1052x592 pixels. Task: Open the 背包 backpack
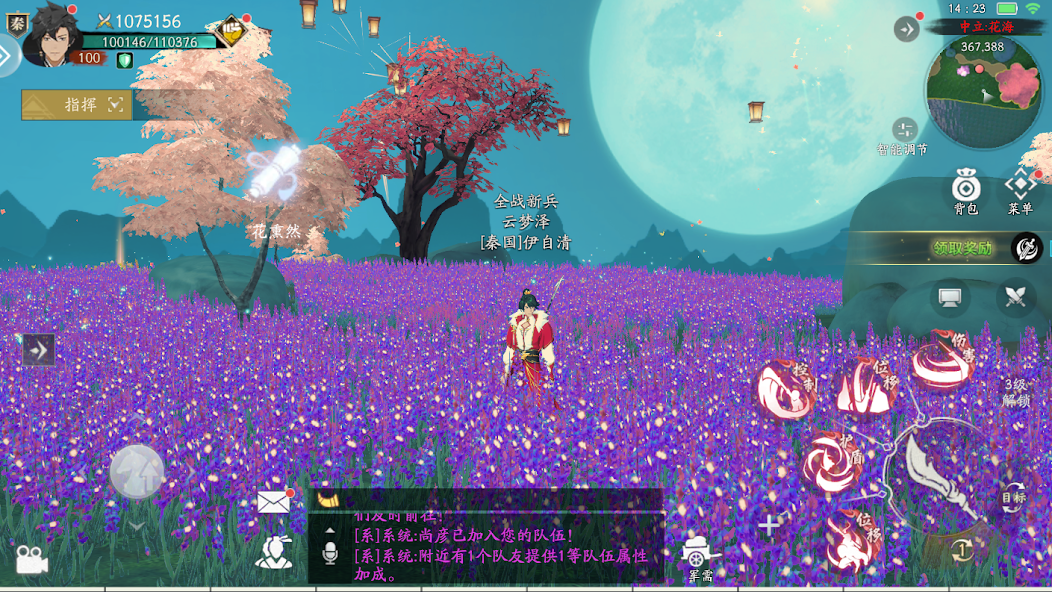coord(965,190)
